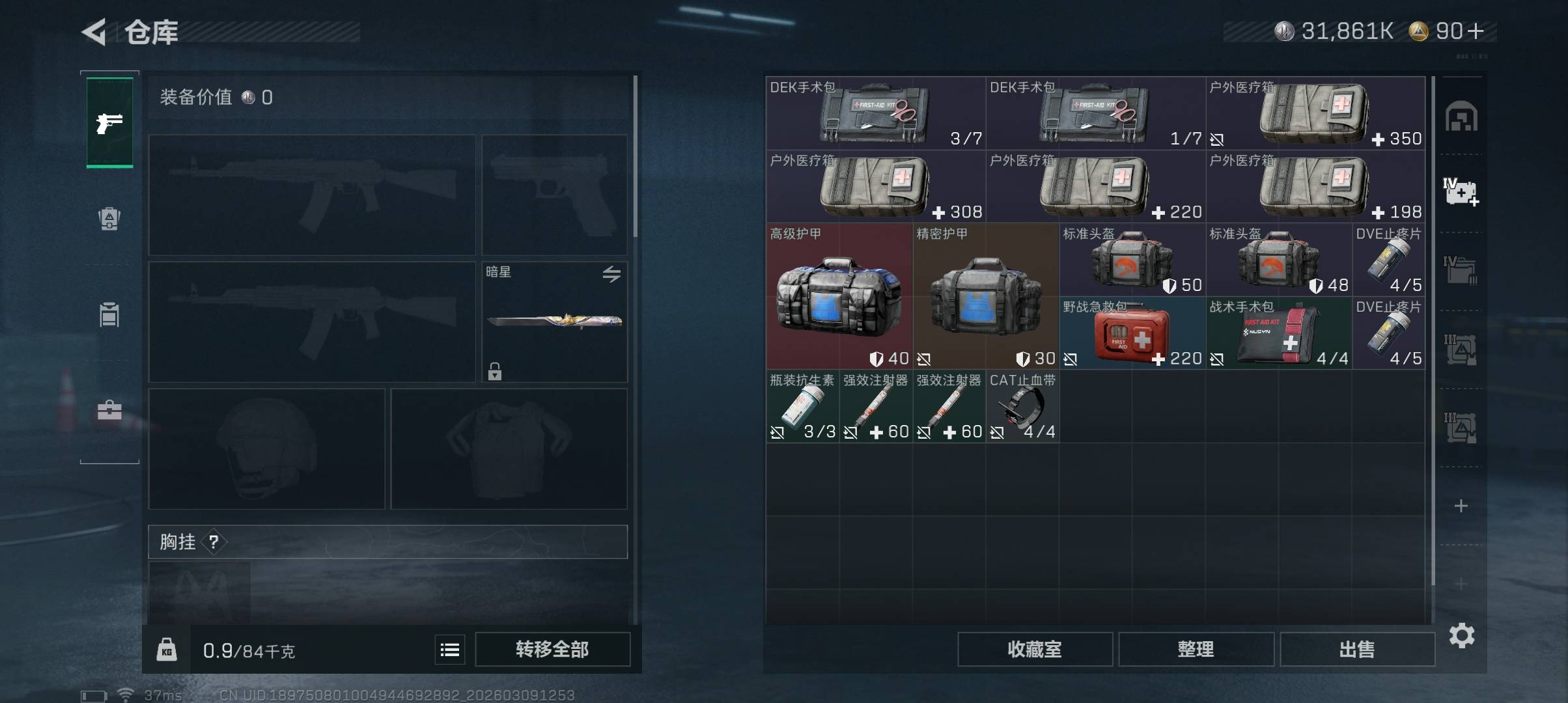
Task: Select the 精密护甲 armor bag
Action: pyautogui.click(x=985, y=297)
